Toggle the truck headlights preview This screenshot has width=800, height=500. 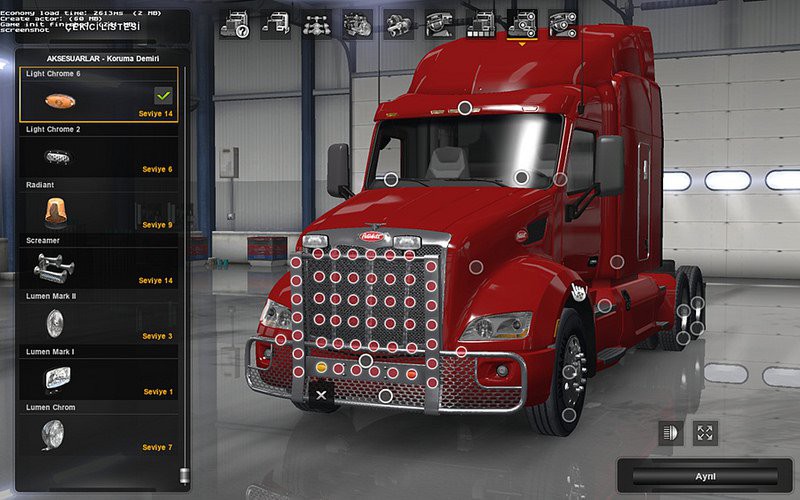670,433
